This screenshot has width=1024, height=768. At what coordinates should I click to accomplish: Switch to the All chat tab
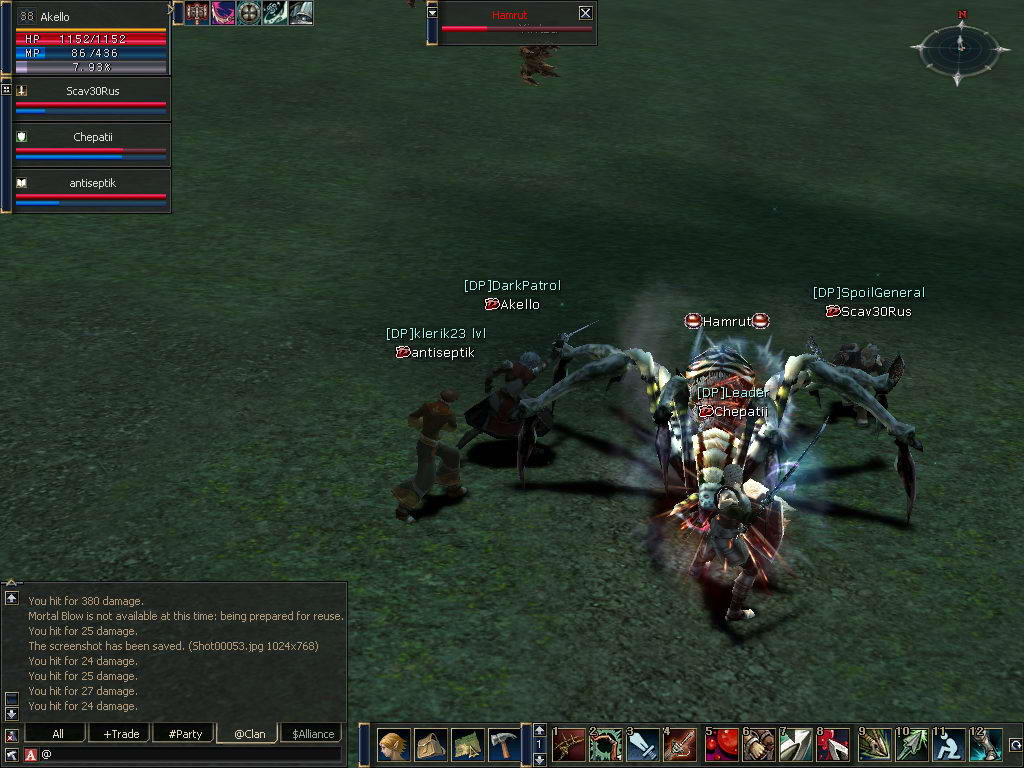click(x=58, y=733)
